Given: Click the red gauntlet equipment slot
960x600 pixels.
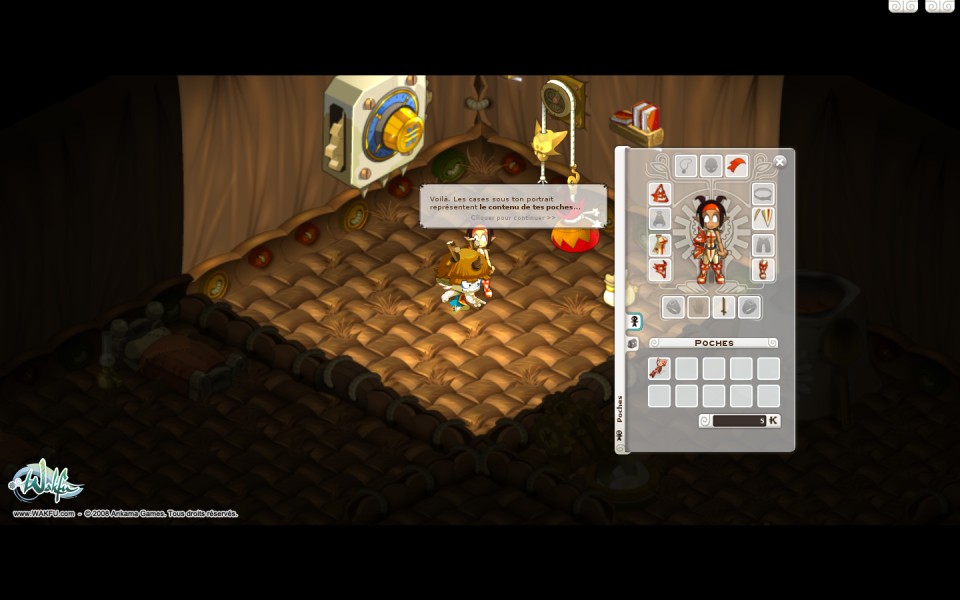Looking at the screenshot, I should (x=660, y=270).
